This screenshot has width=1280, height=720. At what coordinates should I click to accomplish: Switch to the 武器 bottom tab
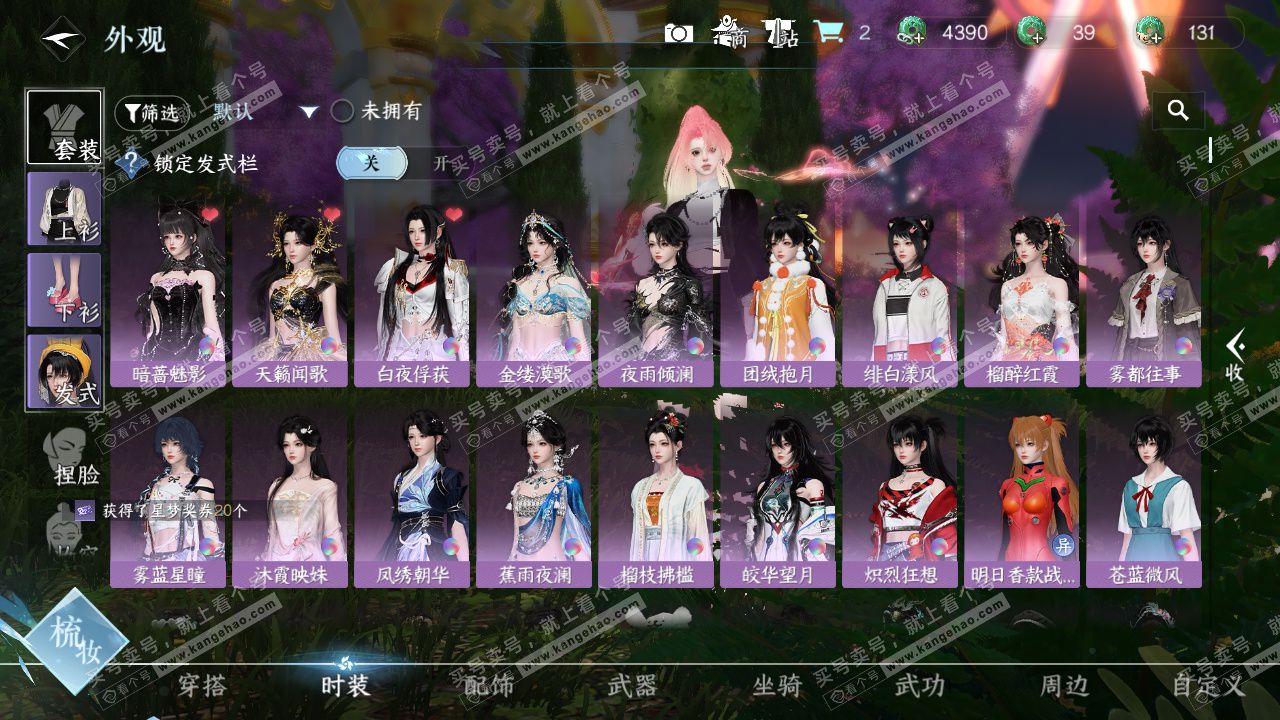[633, 685]
